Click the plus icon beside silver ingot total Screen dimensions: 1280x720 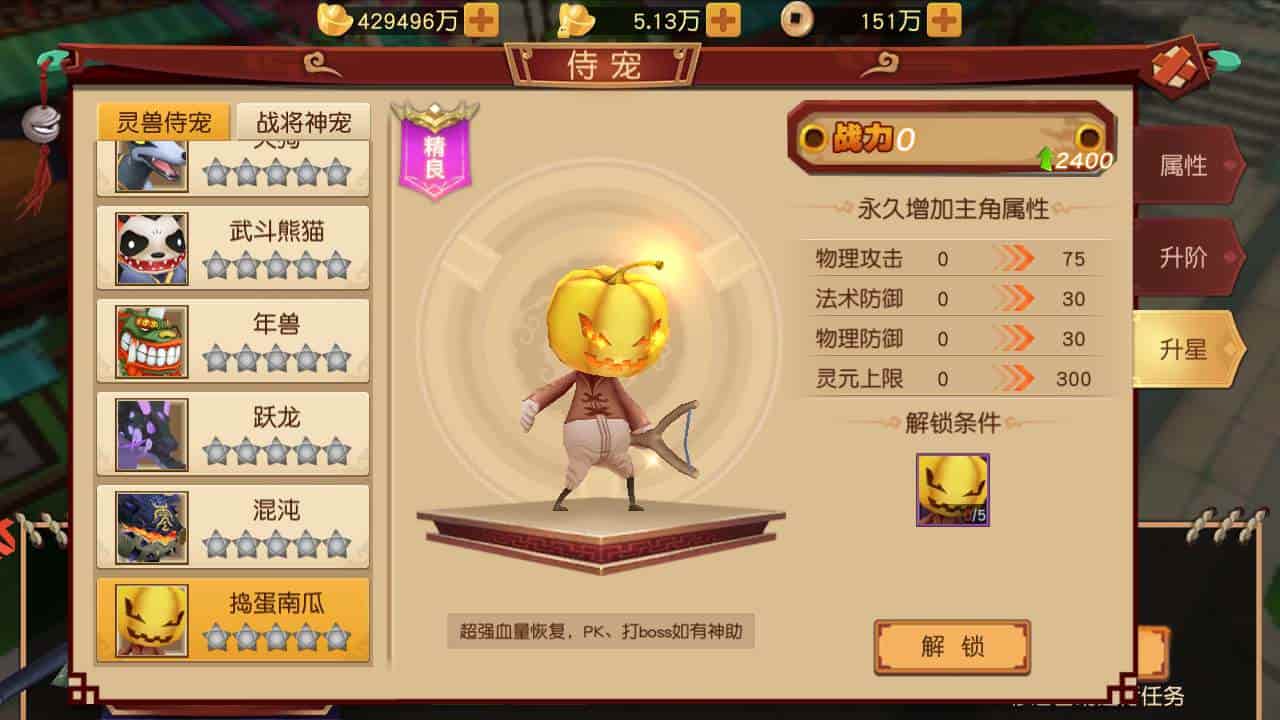point(726,18)
